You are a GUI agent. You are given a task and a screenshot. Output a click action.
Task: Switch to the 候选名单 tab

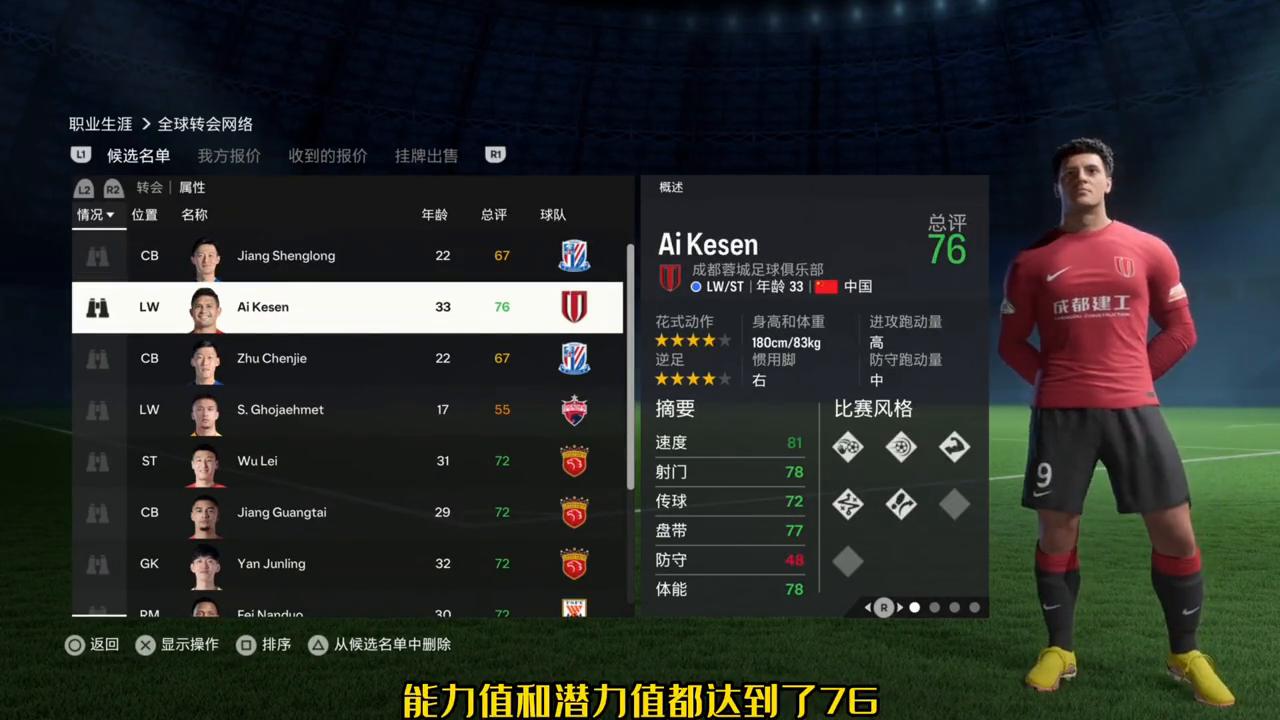click(138, 155)
